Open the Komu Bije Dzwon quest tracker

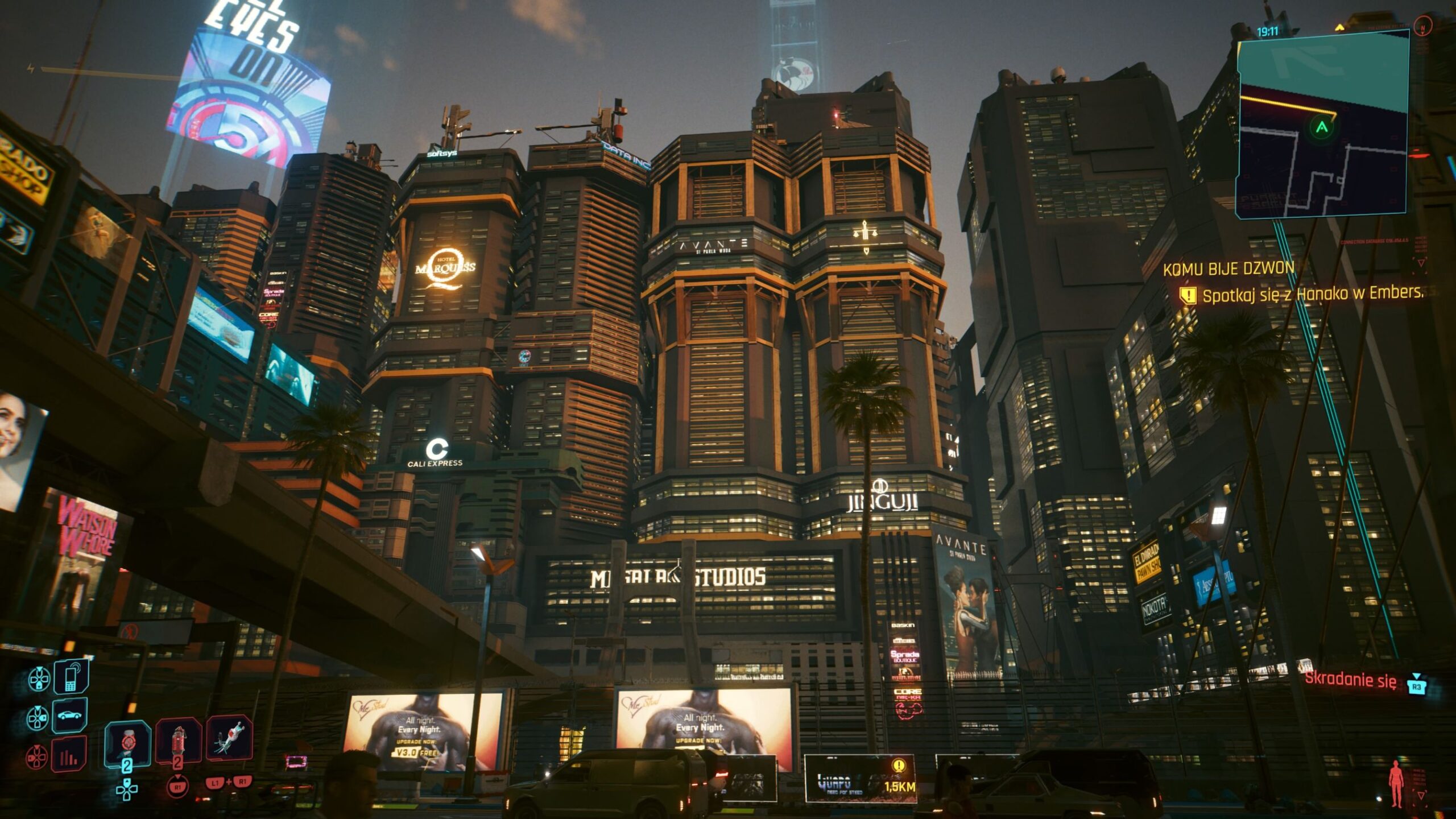pos(1228,268)
